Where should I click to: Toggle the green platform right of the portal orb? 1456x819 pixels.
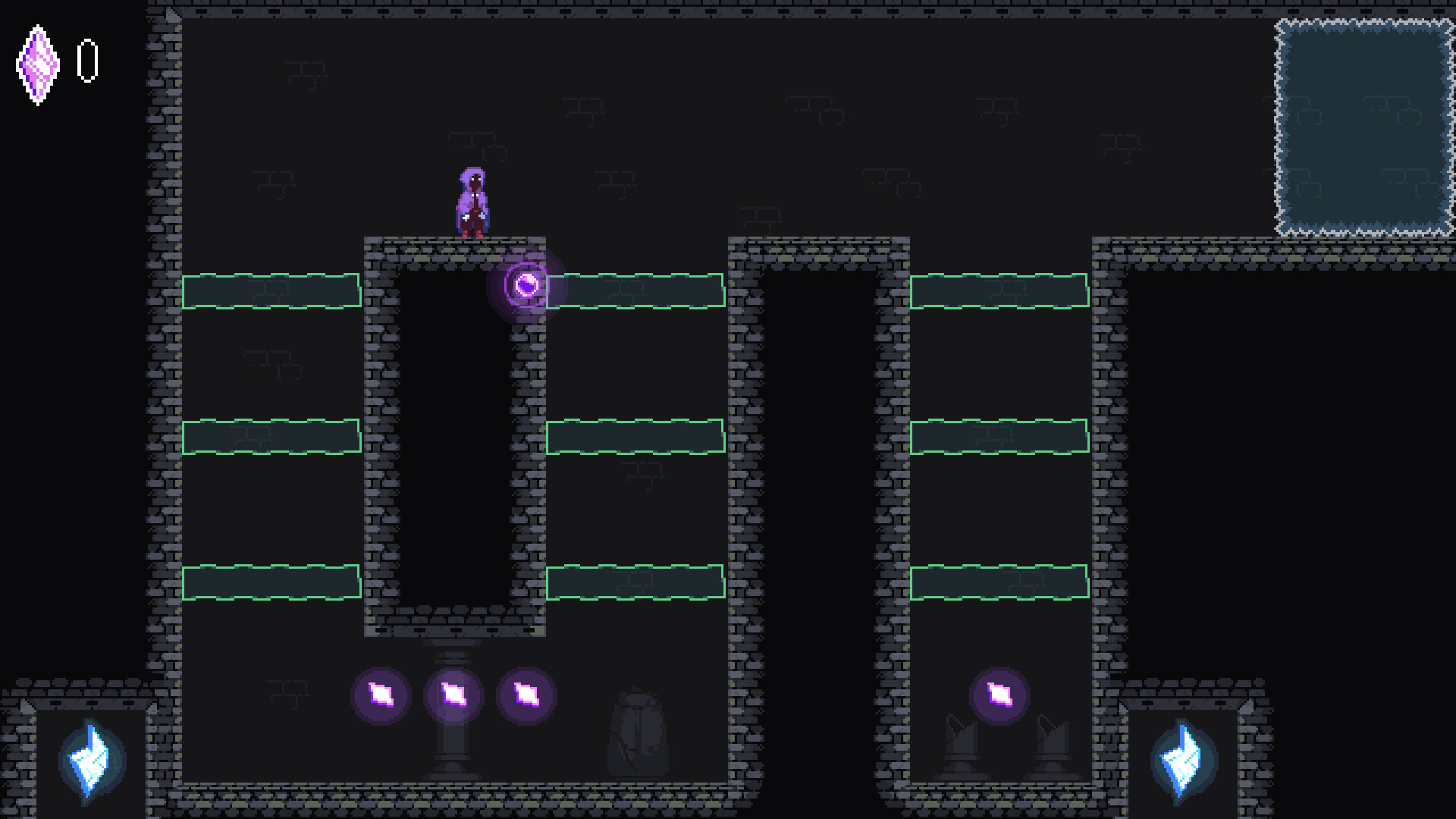click(637, 290)
